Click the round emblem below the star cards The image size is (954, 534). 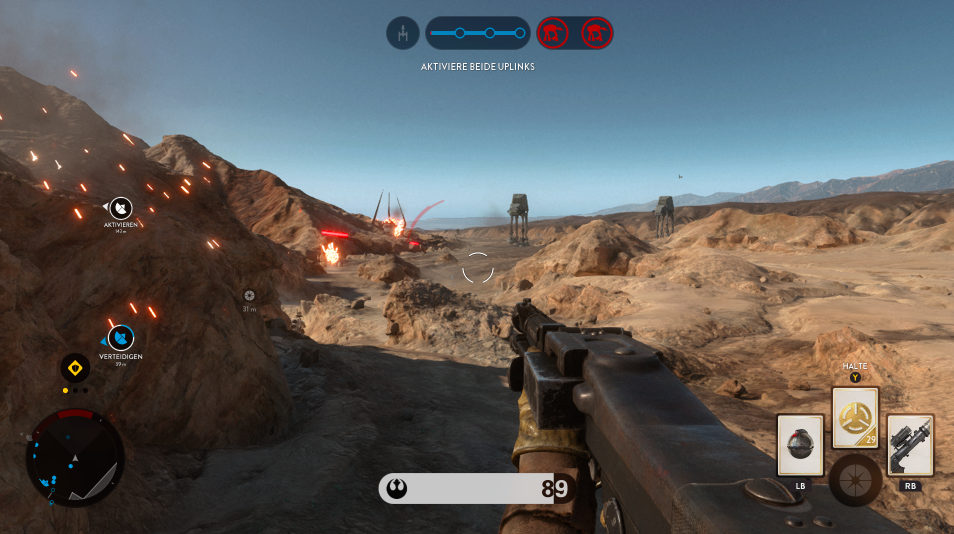coord(855,479)
